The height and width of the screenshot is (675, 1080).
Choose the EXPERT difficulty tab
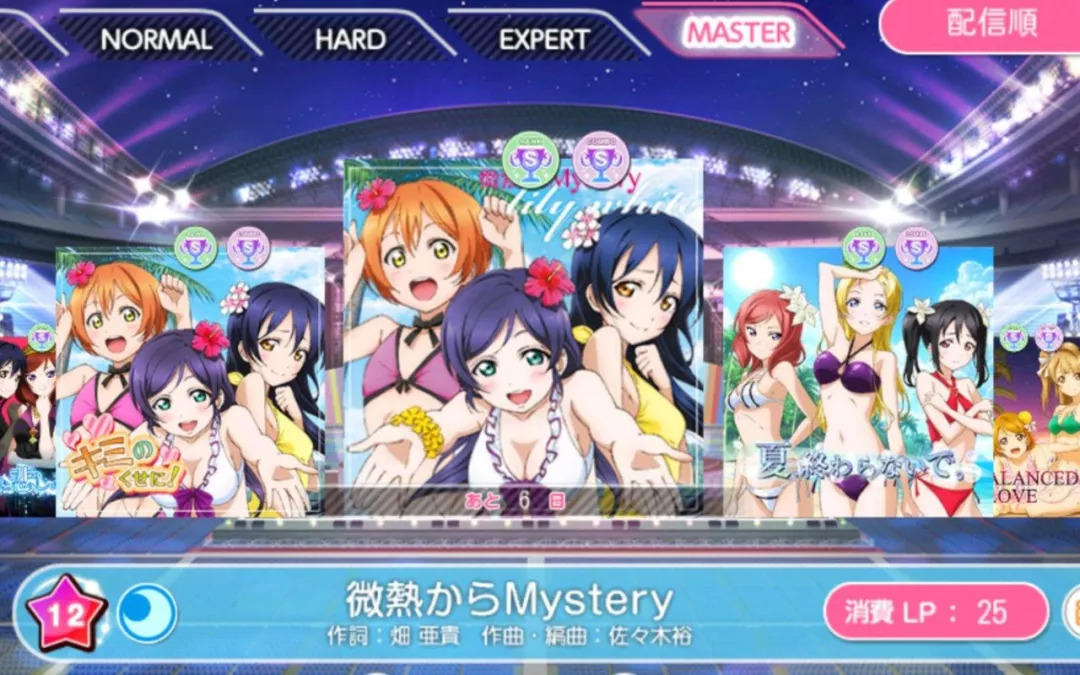[545, 40]
